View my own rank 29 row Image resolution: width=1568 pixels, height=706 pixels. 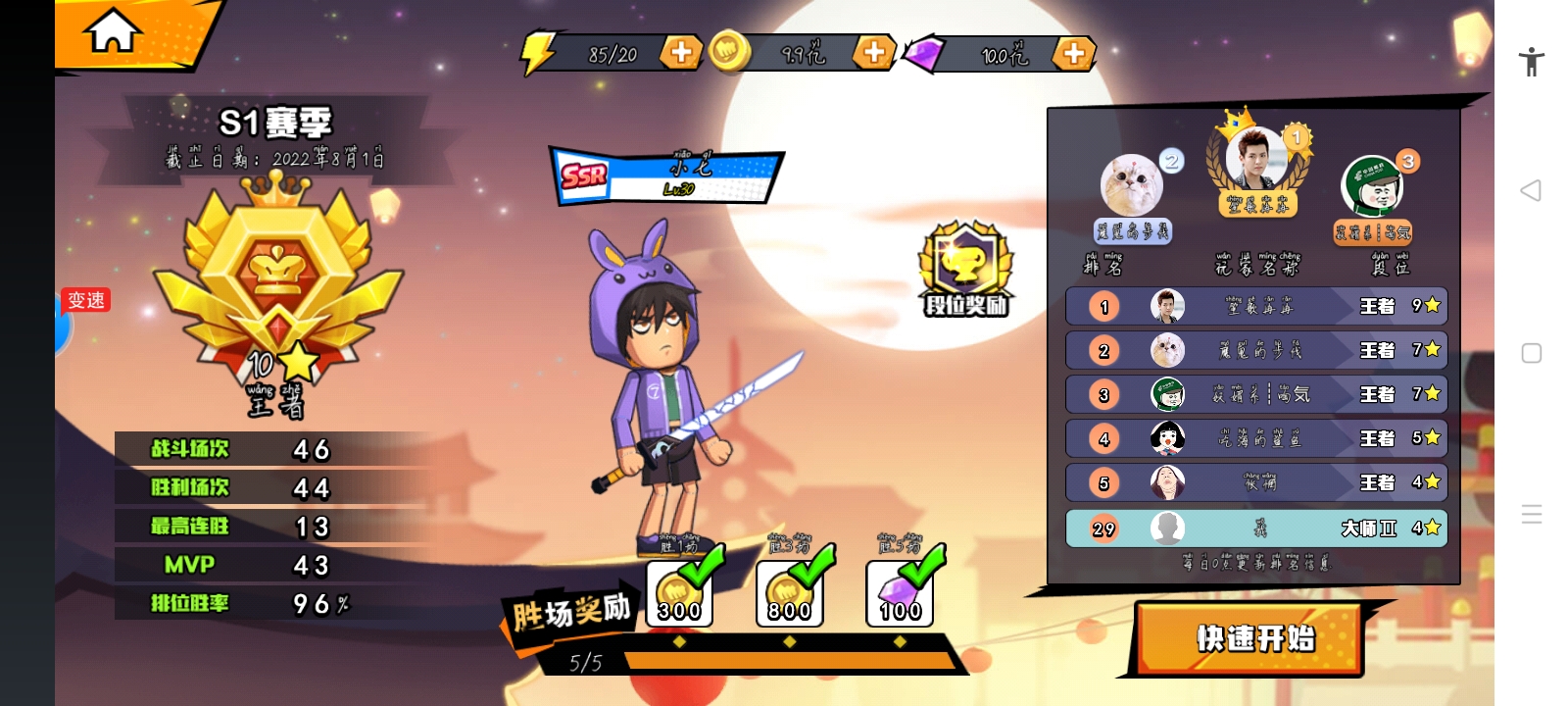pos(1255,529)
